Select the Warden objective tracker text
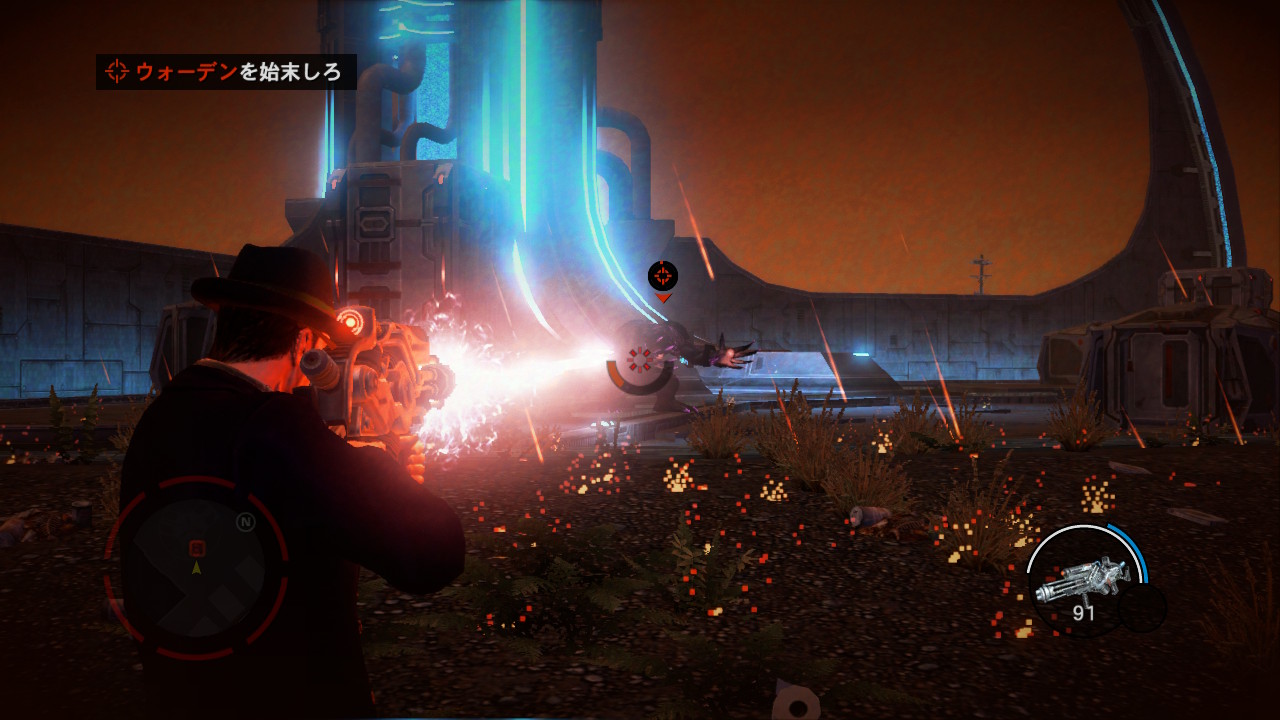 point(238,72)
